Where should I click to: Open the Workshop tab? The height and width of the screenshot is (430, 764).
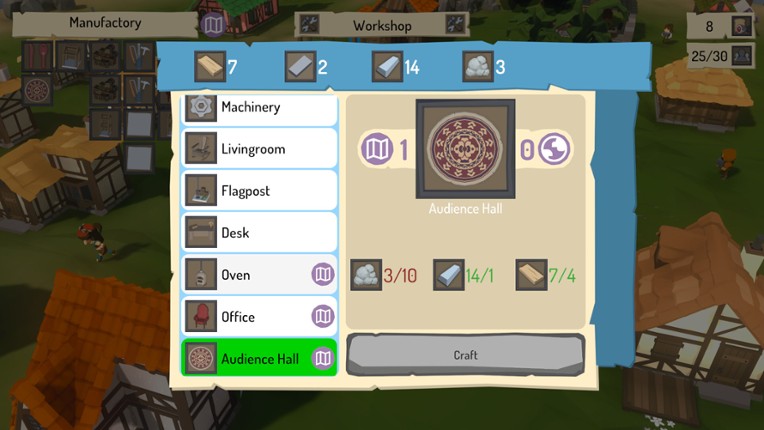pyautogui.click(x=382, y=25)
